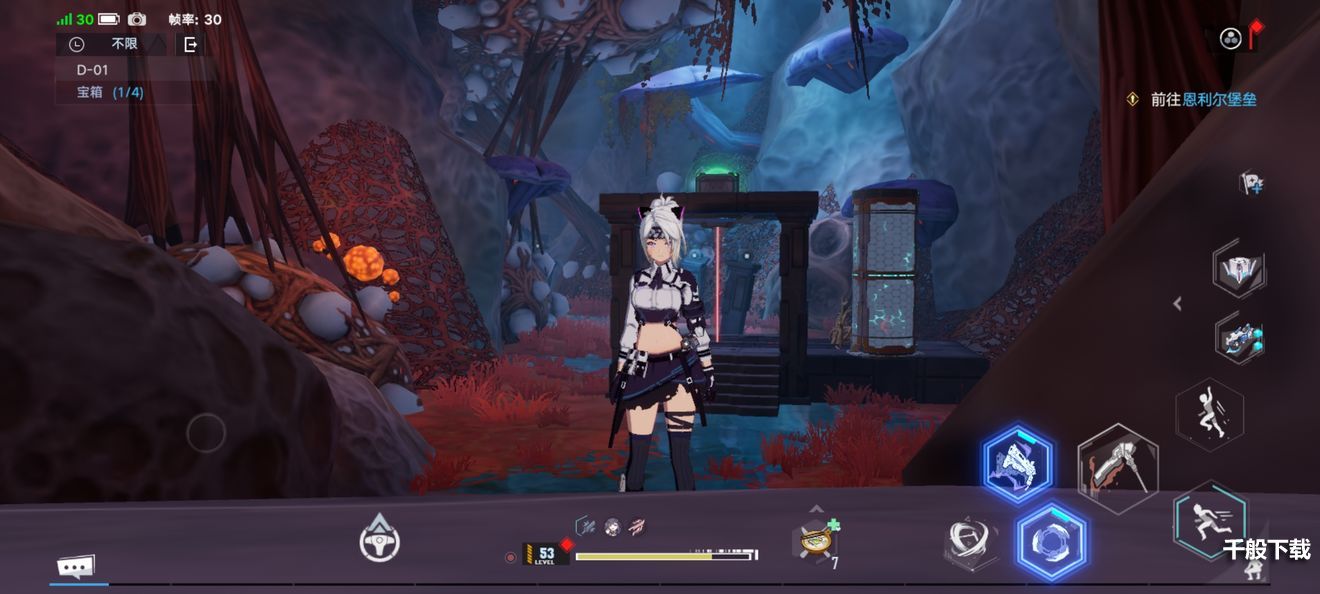Image resolution: width=1320 pixels, height=594 pixels.
Task: Open the chat speech bubble
Action: point(76,567)
